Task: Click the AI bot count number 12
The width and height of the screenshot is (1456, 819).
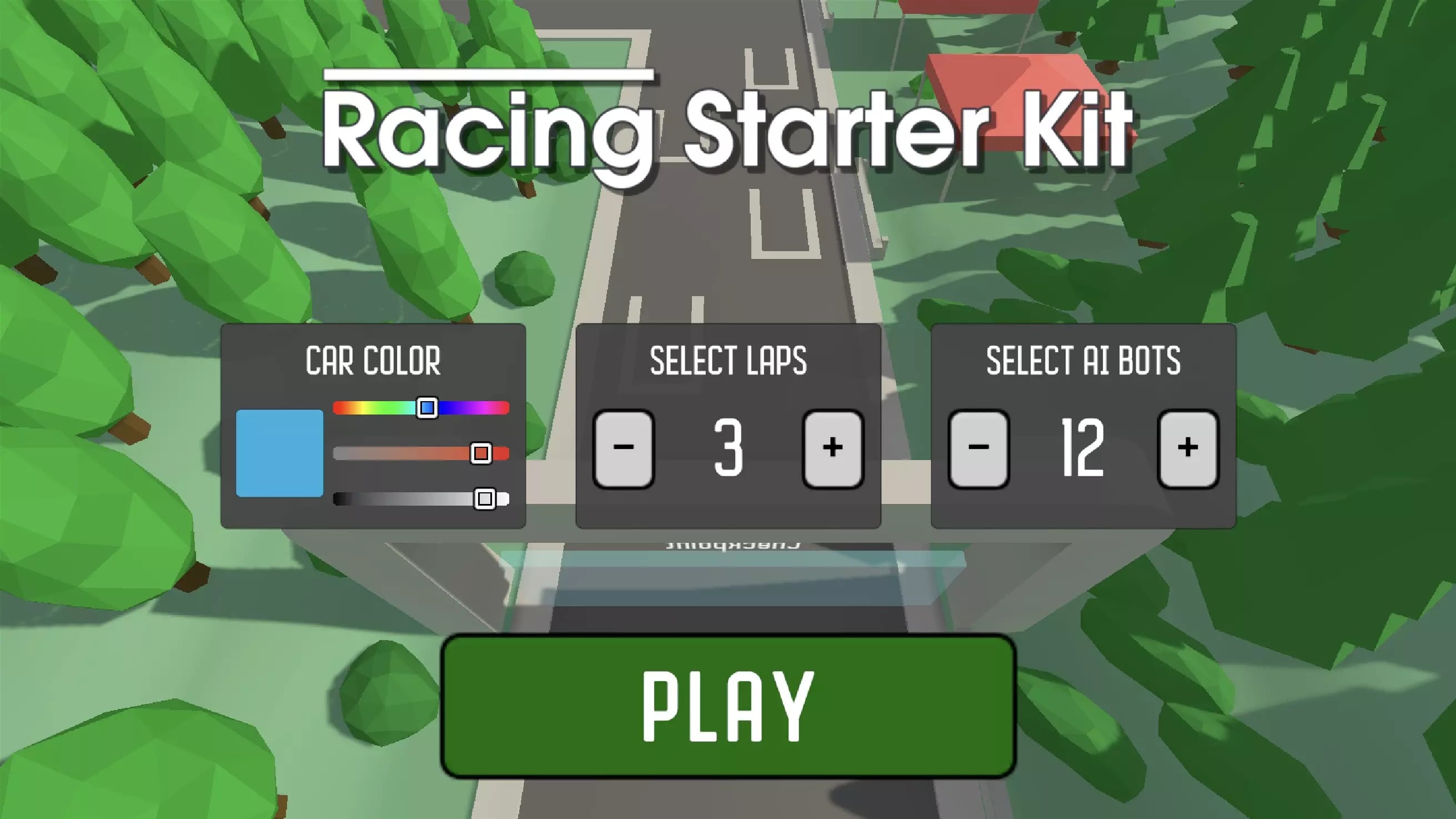Action: tap(1082, 448)
